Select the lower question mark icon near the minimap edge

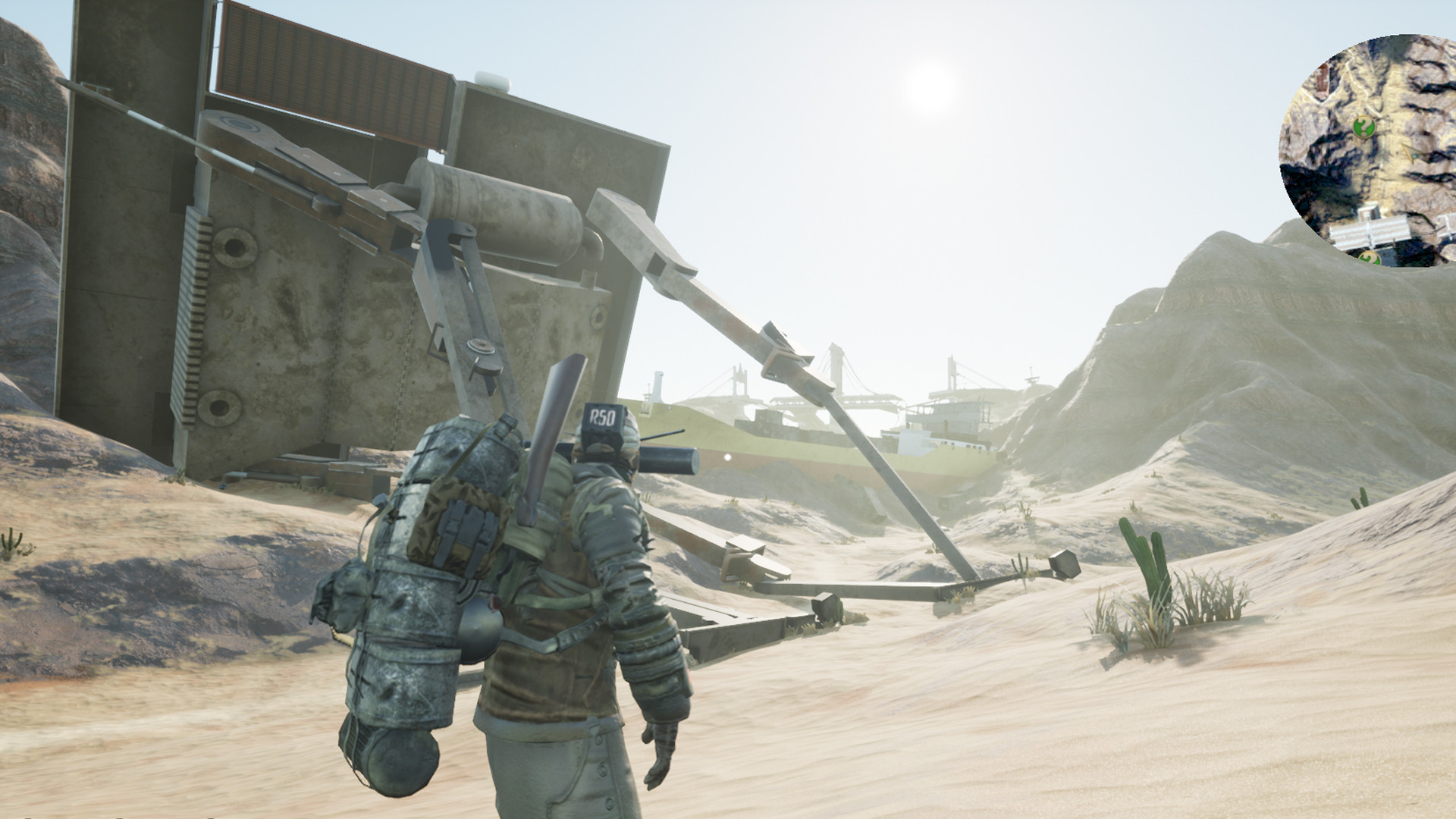point(1368,257)
